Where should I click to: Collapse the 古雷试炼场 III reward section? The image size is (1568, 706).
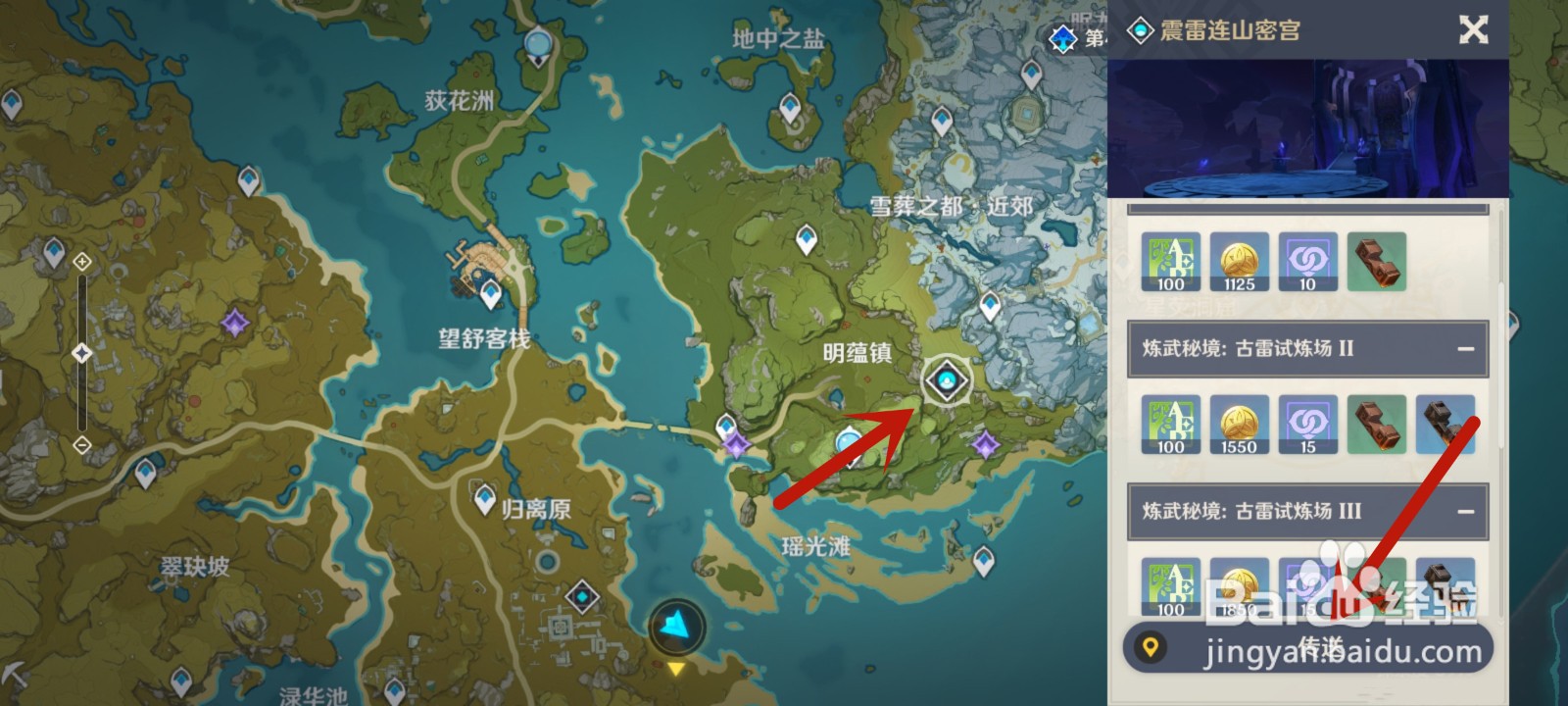(x=1464, y=509)
